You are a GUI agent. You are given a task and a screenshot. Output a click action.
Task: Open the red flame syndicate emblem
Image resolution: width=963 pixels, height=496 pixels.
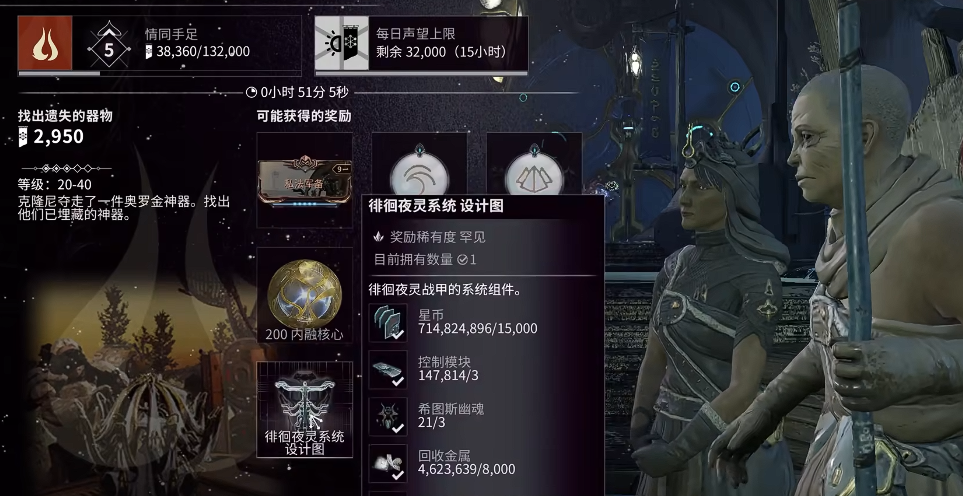[x=44, y=43]
